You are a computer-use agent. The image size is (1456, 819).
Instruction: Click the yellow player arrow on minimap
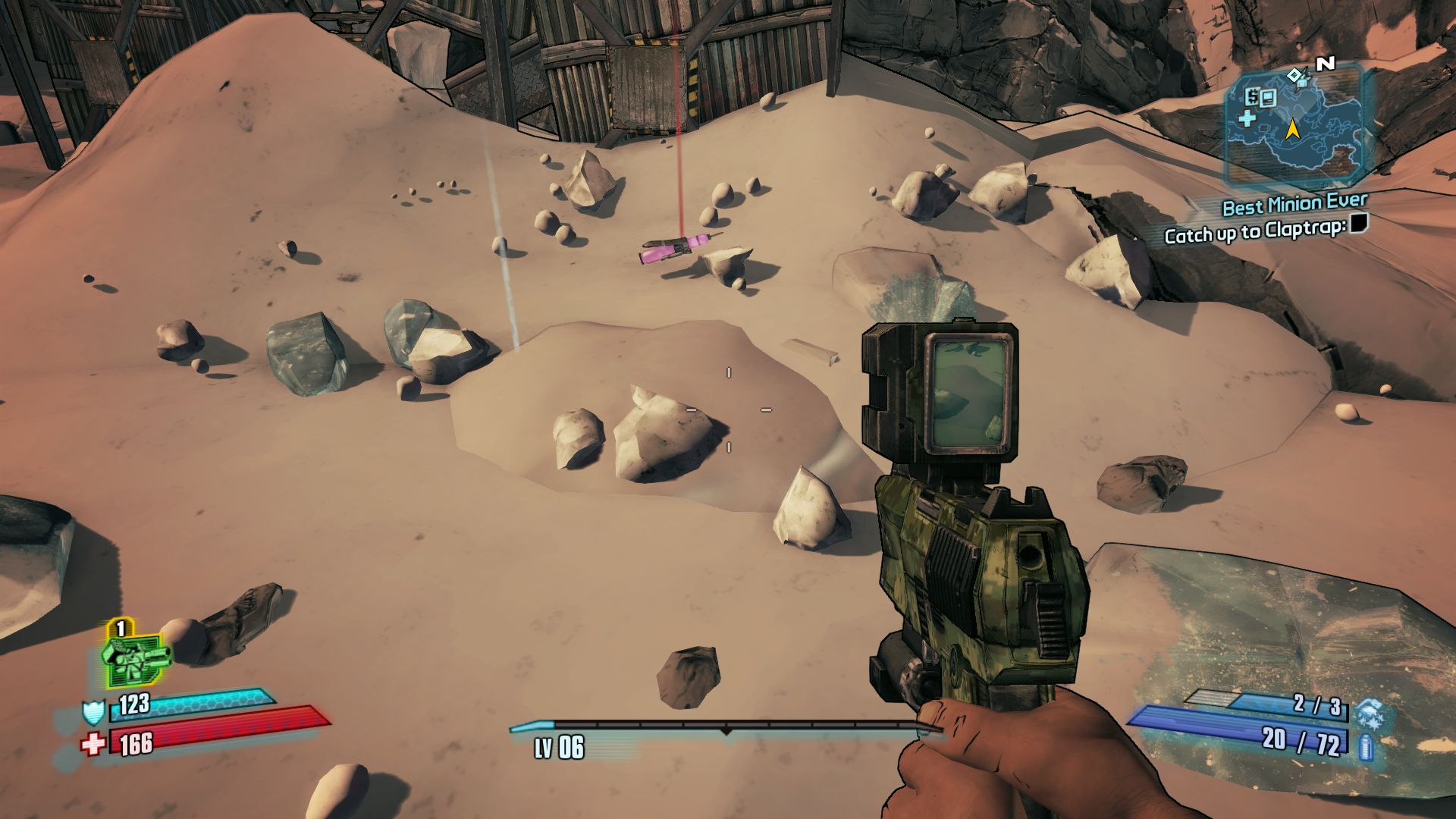(1291, 130)
